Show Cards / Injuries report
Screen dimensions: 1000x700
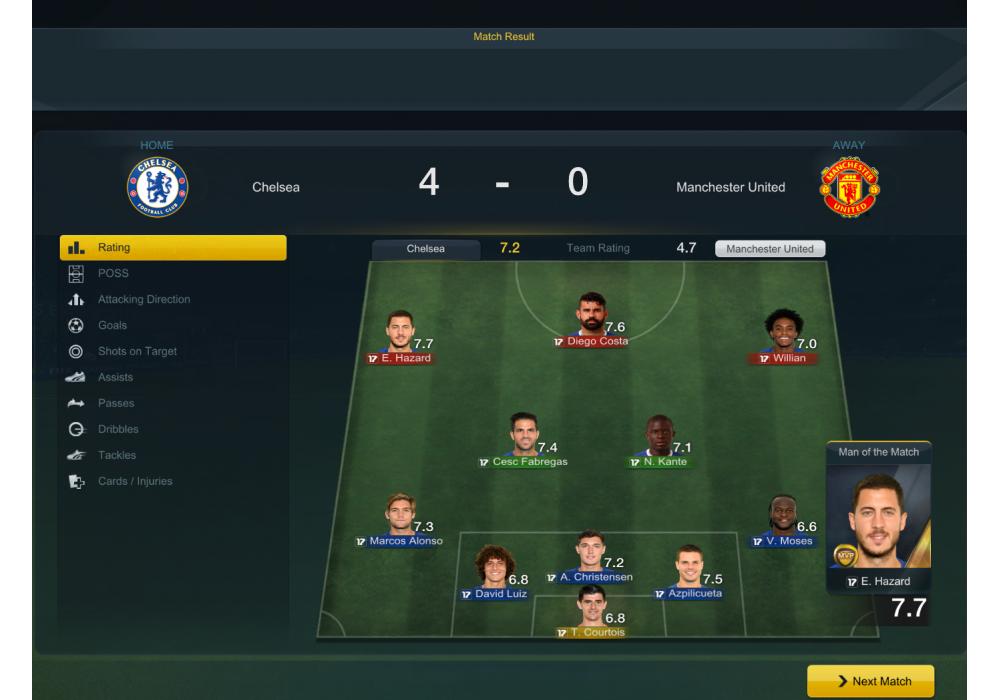135,481
